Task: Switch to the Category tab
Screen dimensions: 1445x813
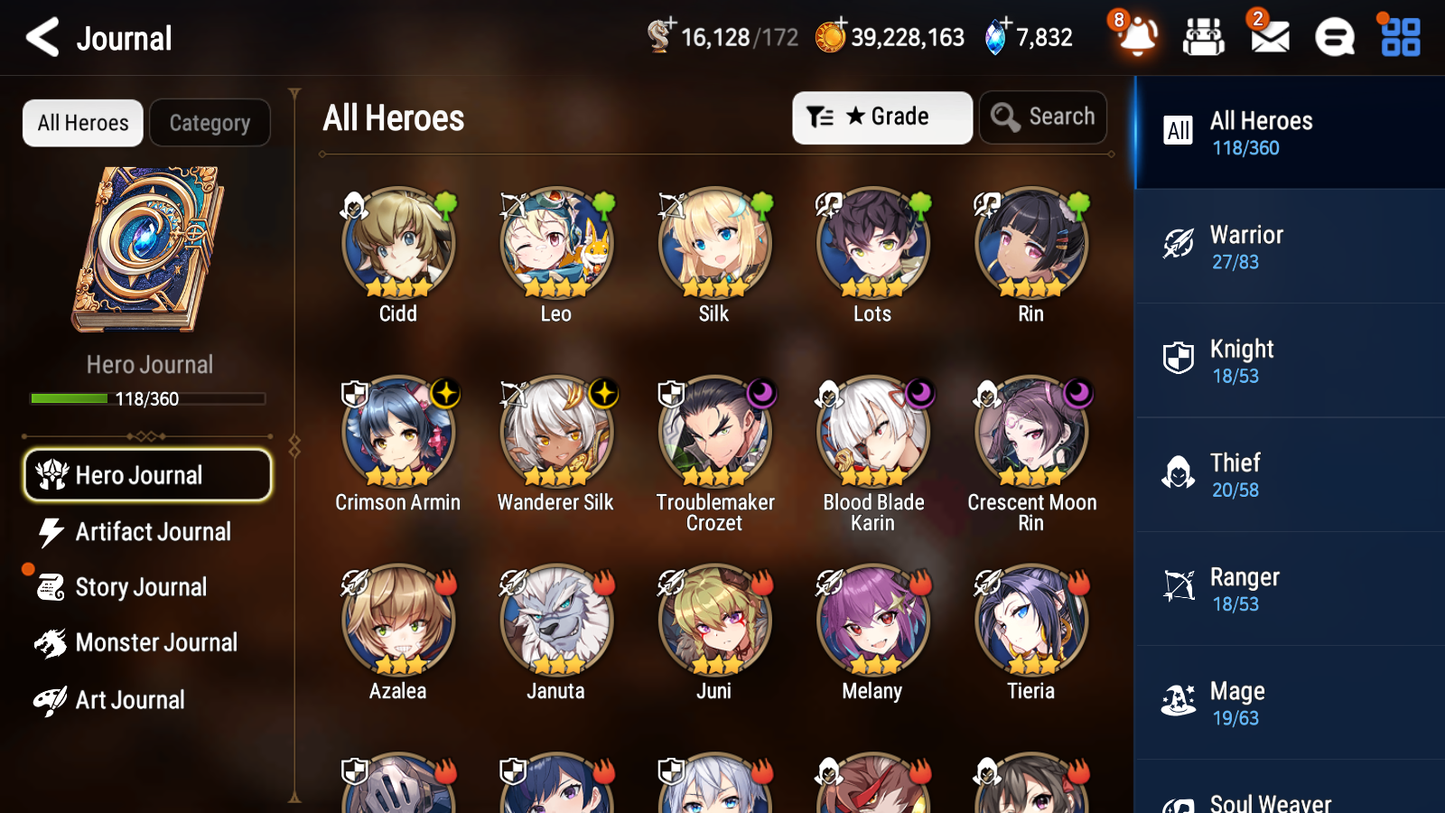Action: [210, 122]
